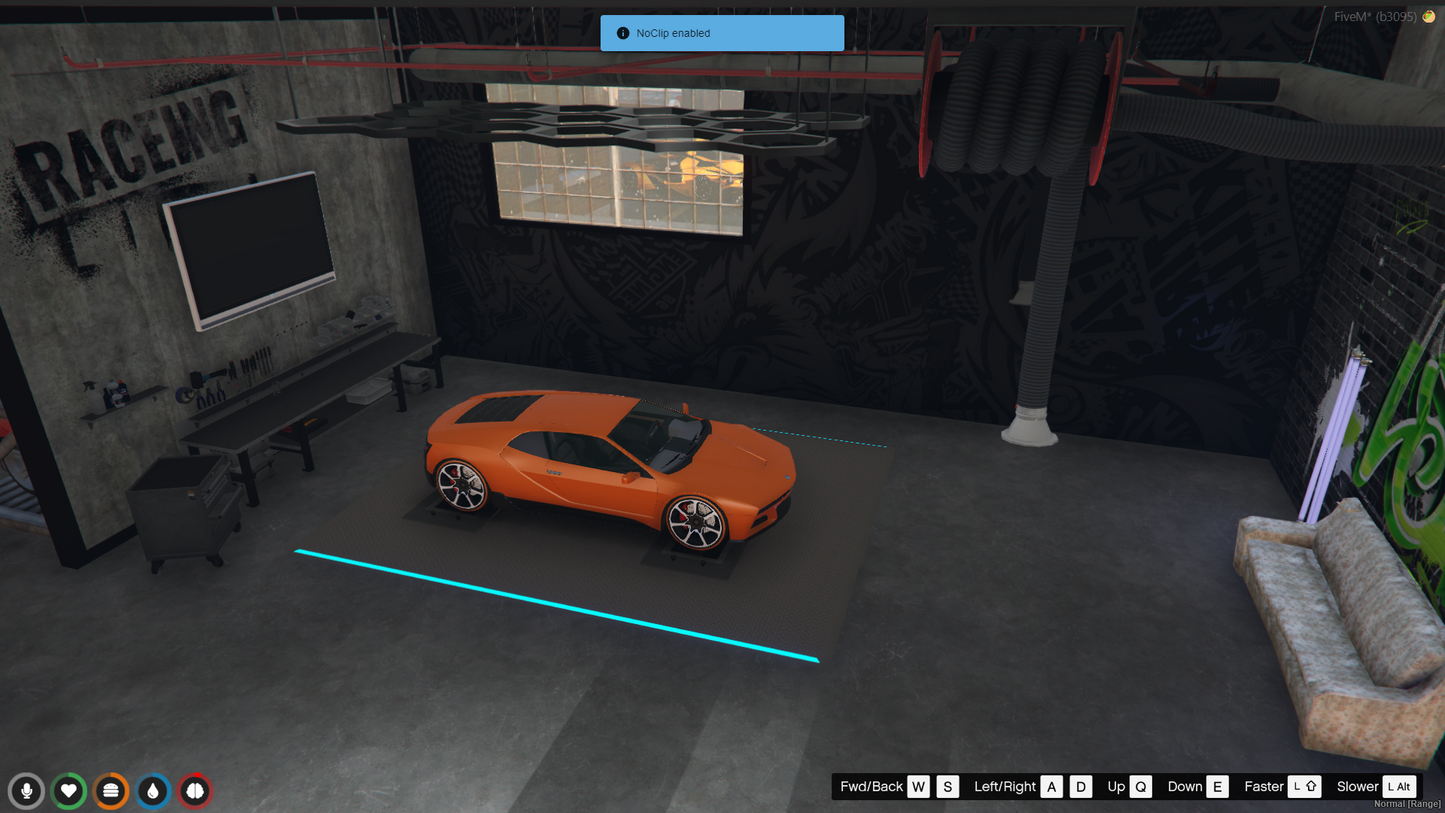Click the red brain stress icon
1445x813 pixels.
point(195,791)
